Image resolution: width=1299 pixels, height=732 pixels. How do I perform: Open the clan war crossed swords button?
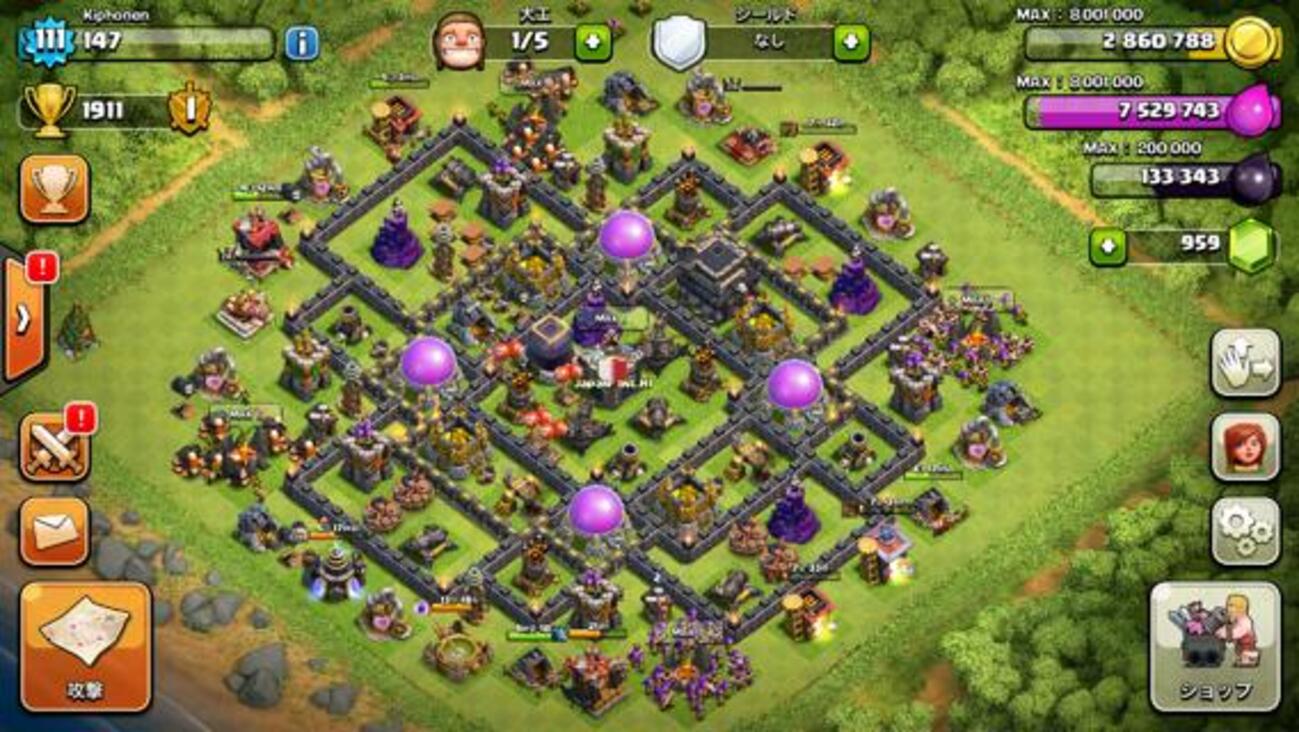tap(54, 447)
